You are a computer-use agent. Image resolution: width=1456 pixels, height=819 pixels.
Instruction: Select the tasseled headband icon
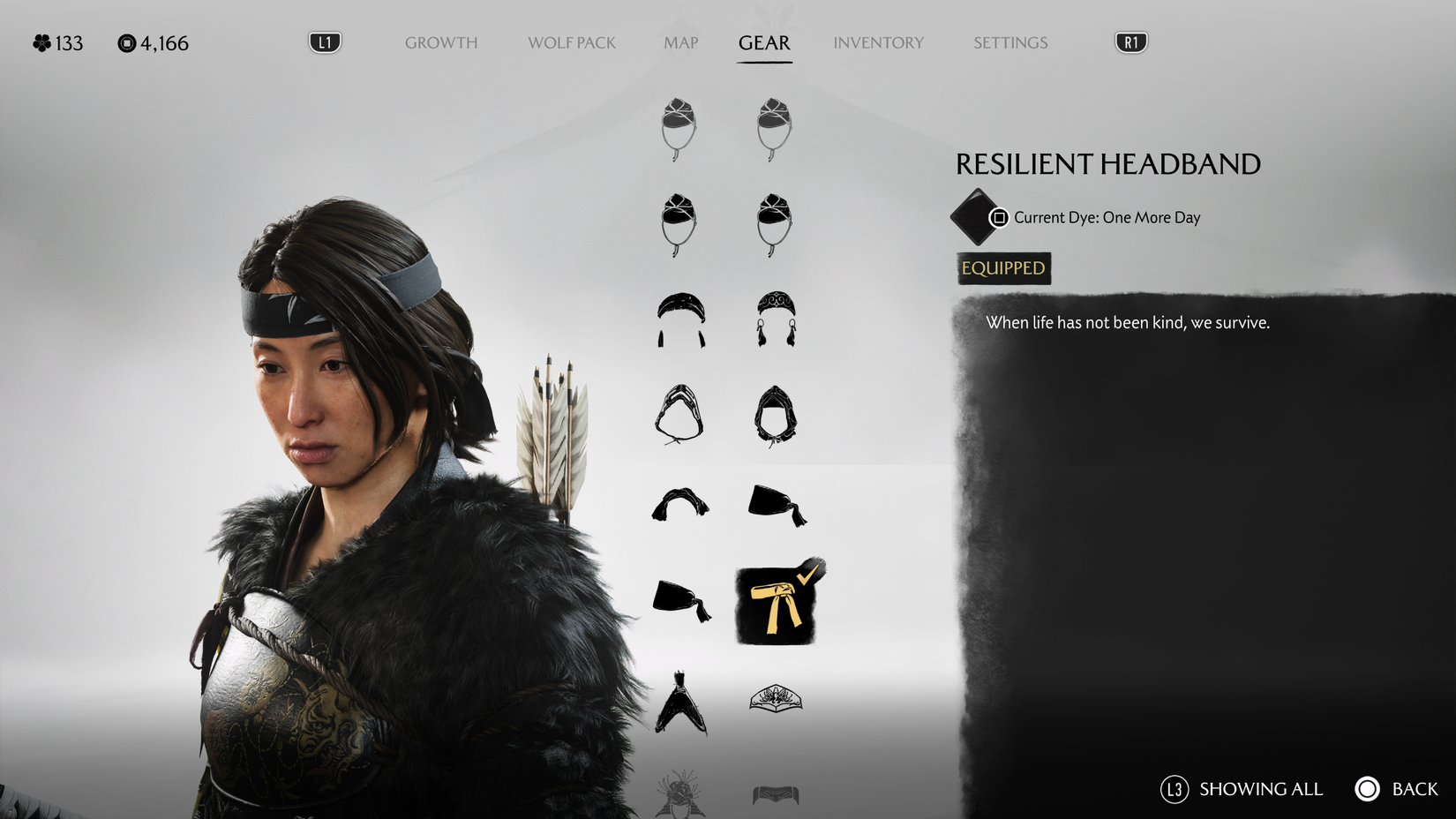(679, 318)
